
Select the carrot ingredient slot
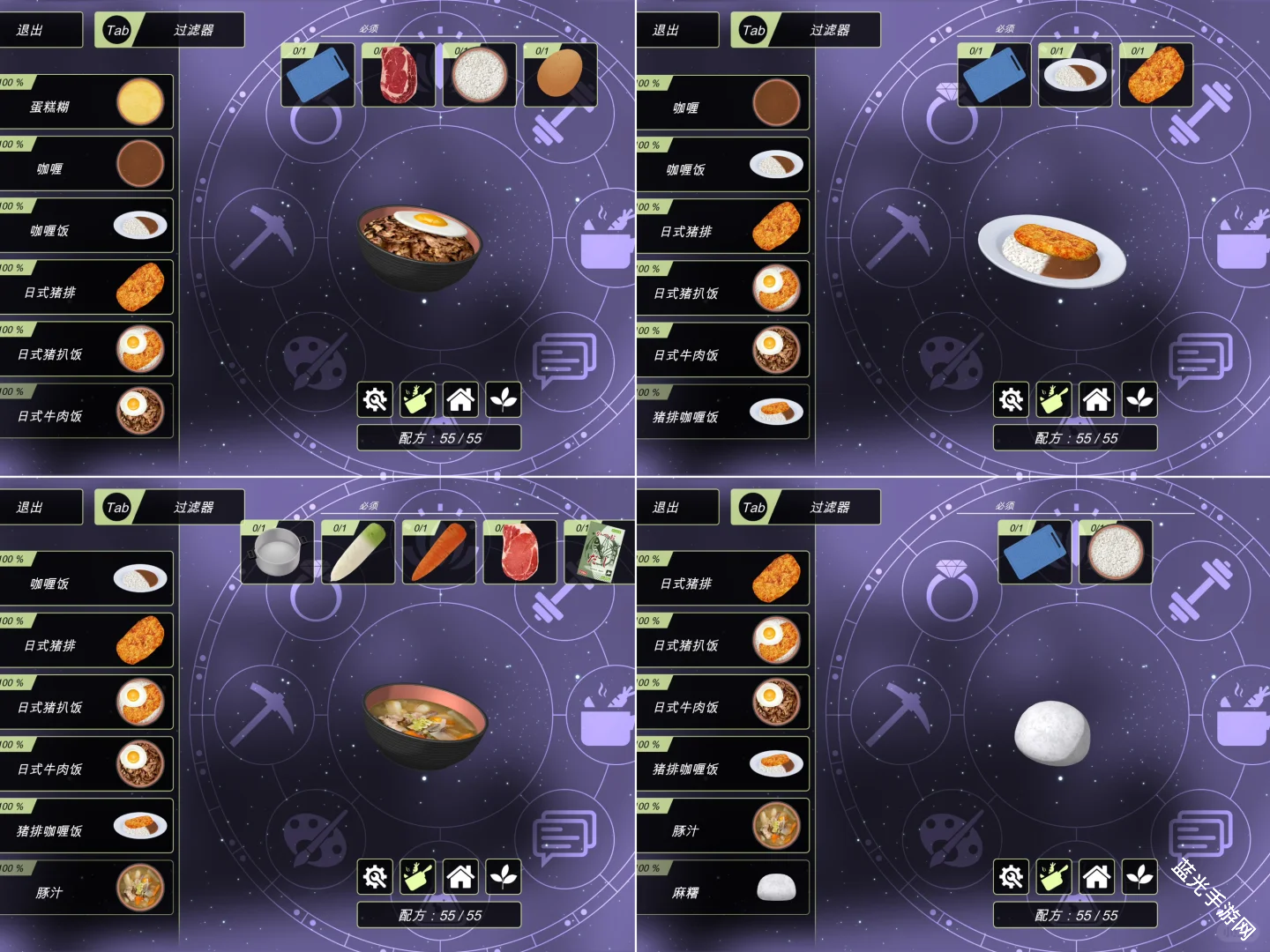click(x=438, y=553)
